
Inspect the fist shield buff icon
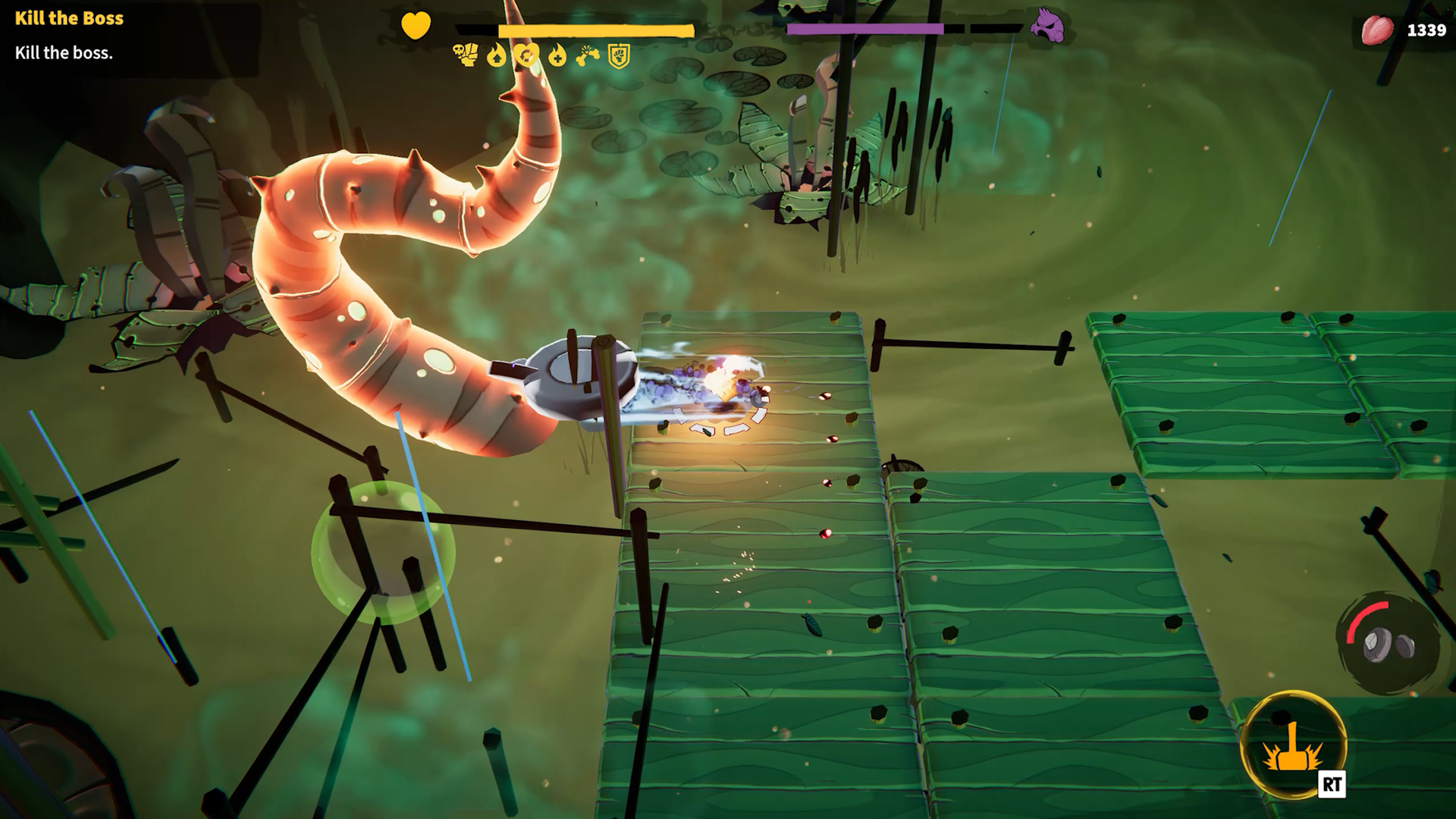(620, 55)
